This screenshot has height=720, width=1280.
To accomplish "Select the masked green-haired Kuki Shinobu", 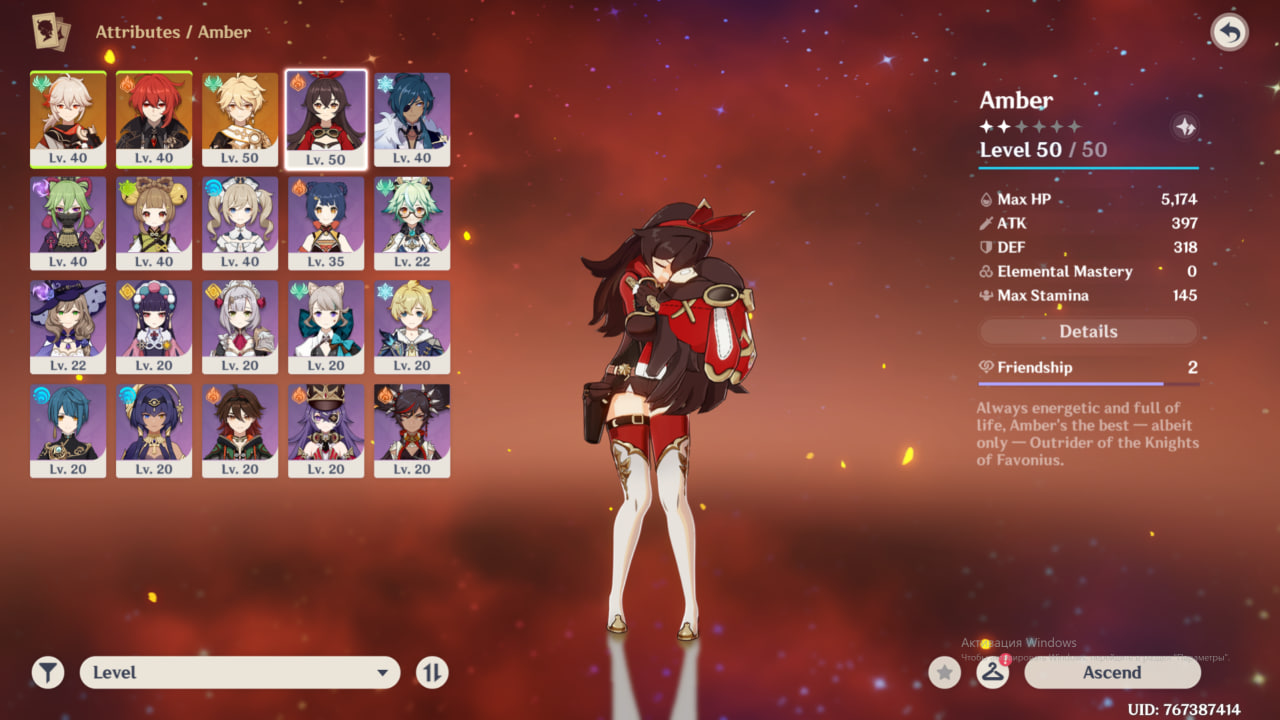I will [68, 222].
